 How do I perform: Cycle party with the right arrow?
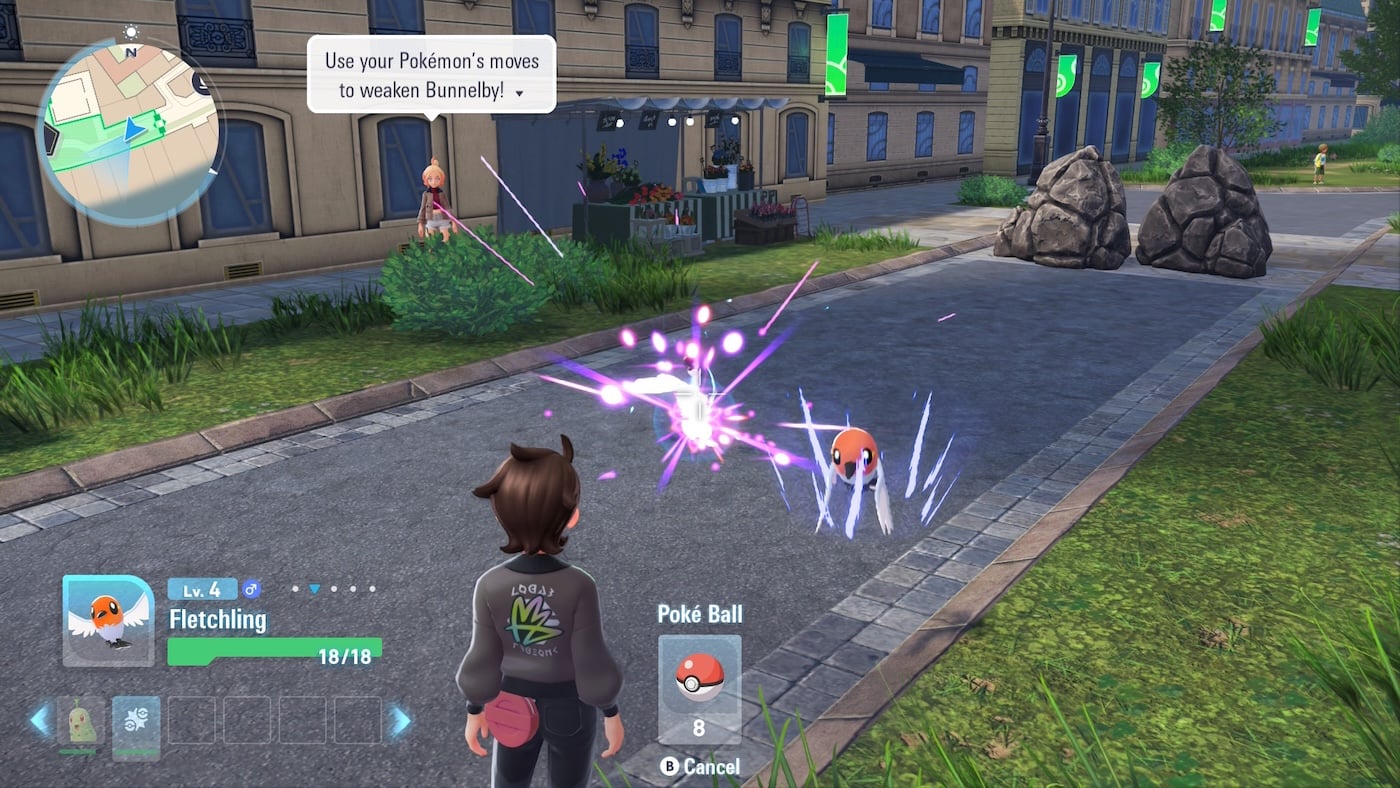(x=400, y=721)
